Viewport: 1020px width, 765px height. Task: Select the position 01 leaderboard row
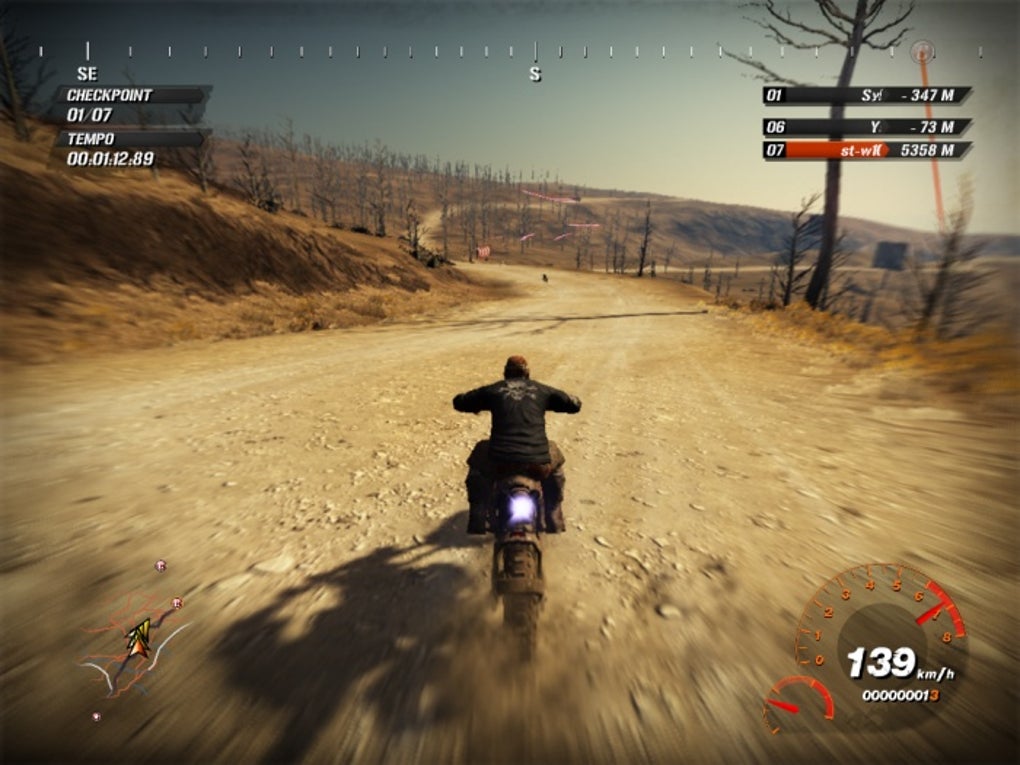coord(866,96)
